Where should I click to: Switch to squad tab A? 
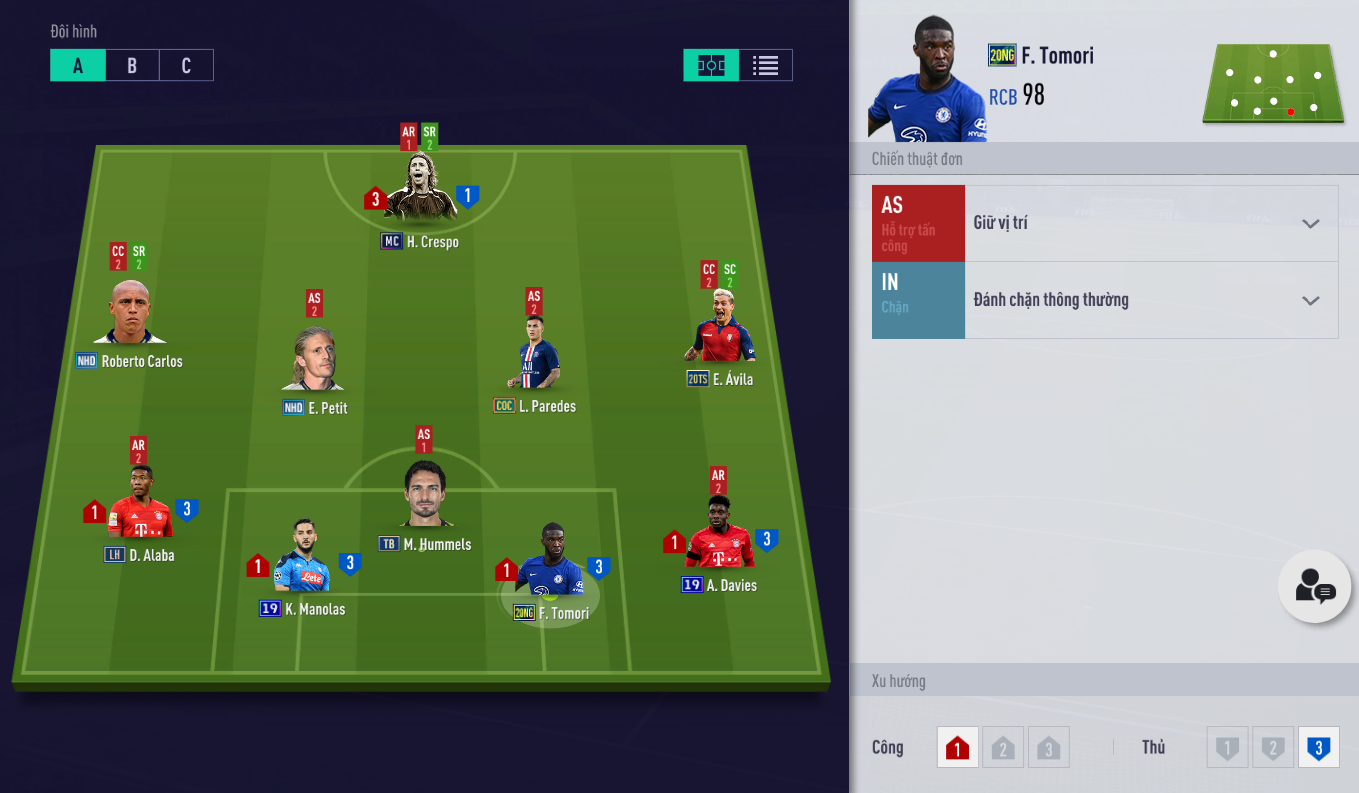tap(78, 66)
